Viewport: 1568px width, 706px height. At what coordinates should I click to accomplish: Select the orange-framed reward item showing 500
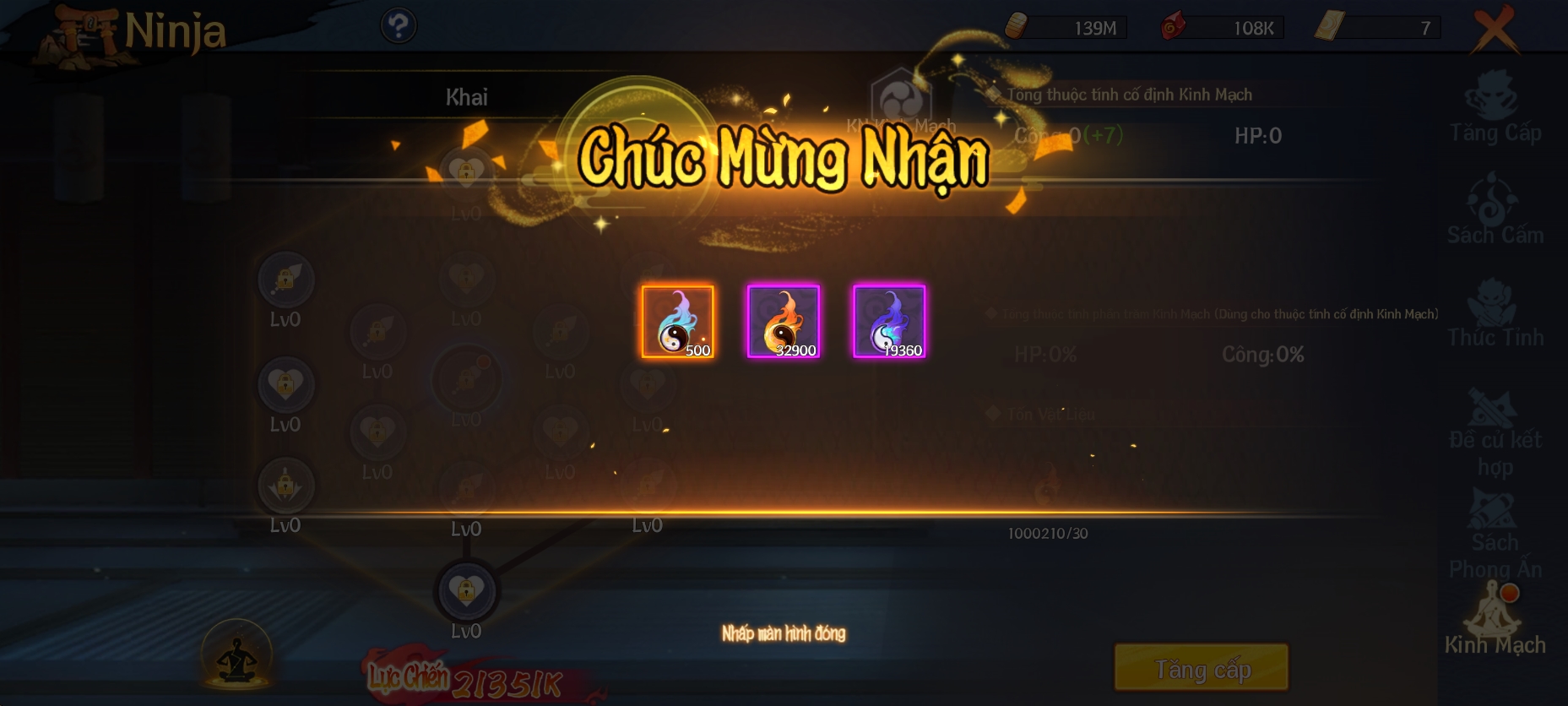(677, 322)
